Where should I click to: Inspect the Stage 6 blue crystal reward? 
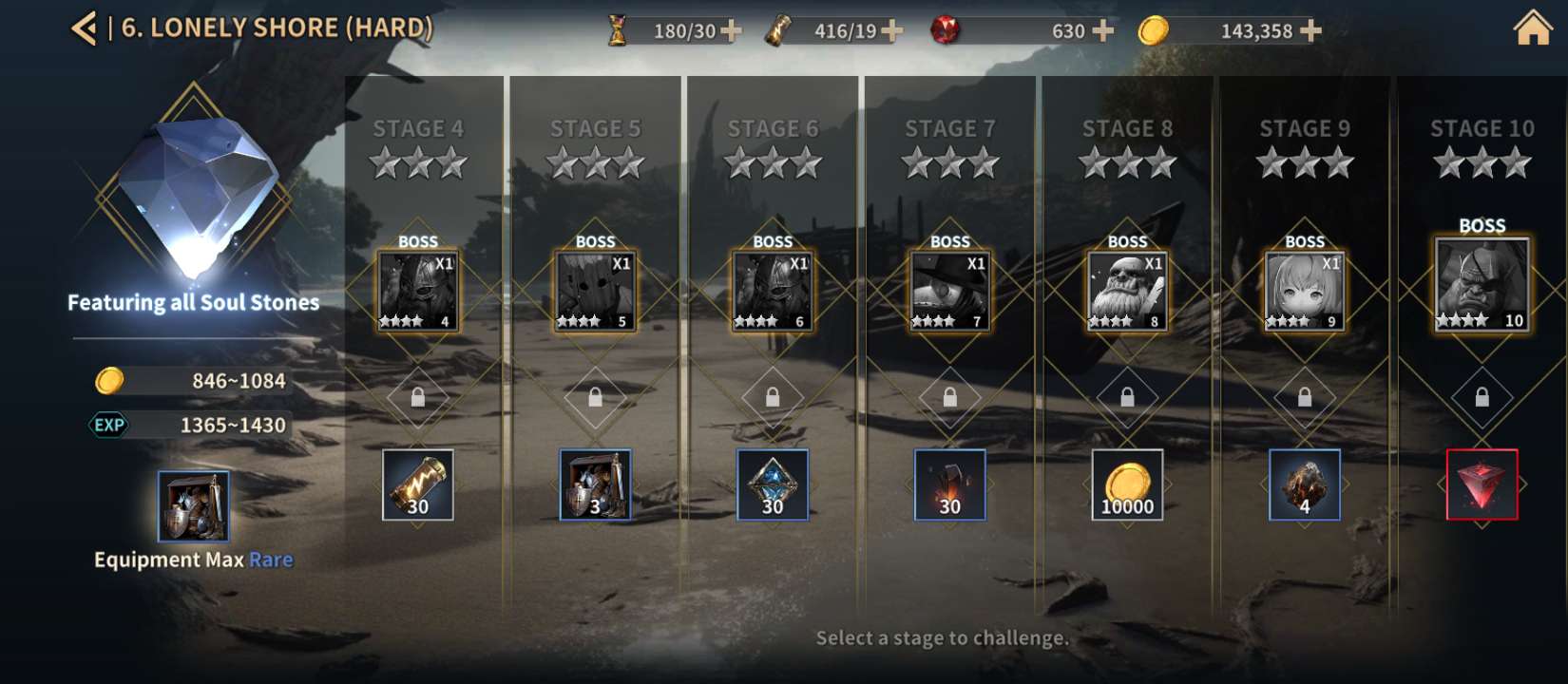(773, 484)
